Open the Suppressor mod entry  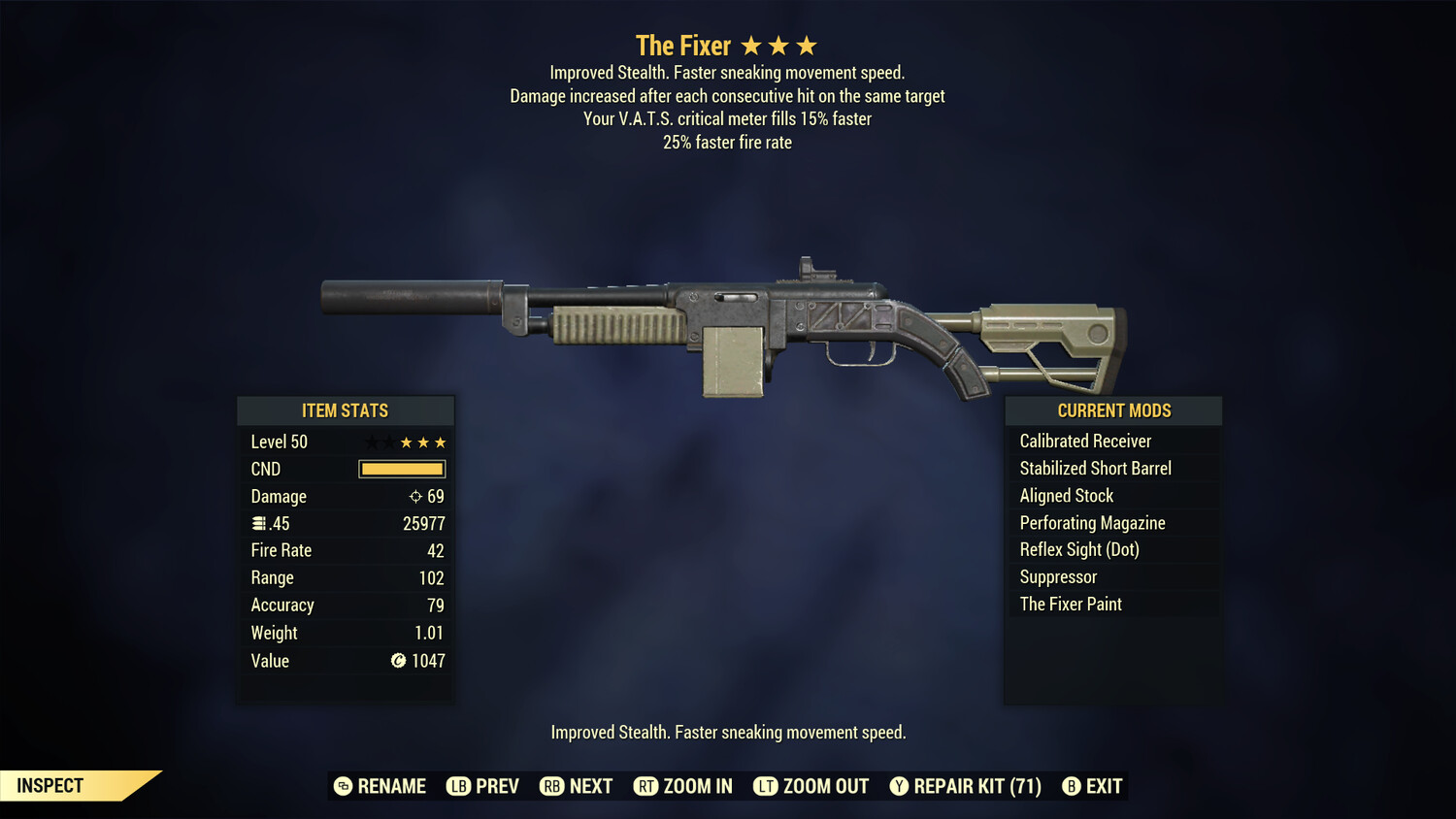[x=1057, y=576]
